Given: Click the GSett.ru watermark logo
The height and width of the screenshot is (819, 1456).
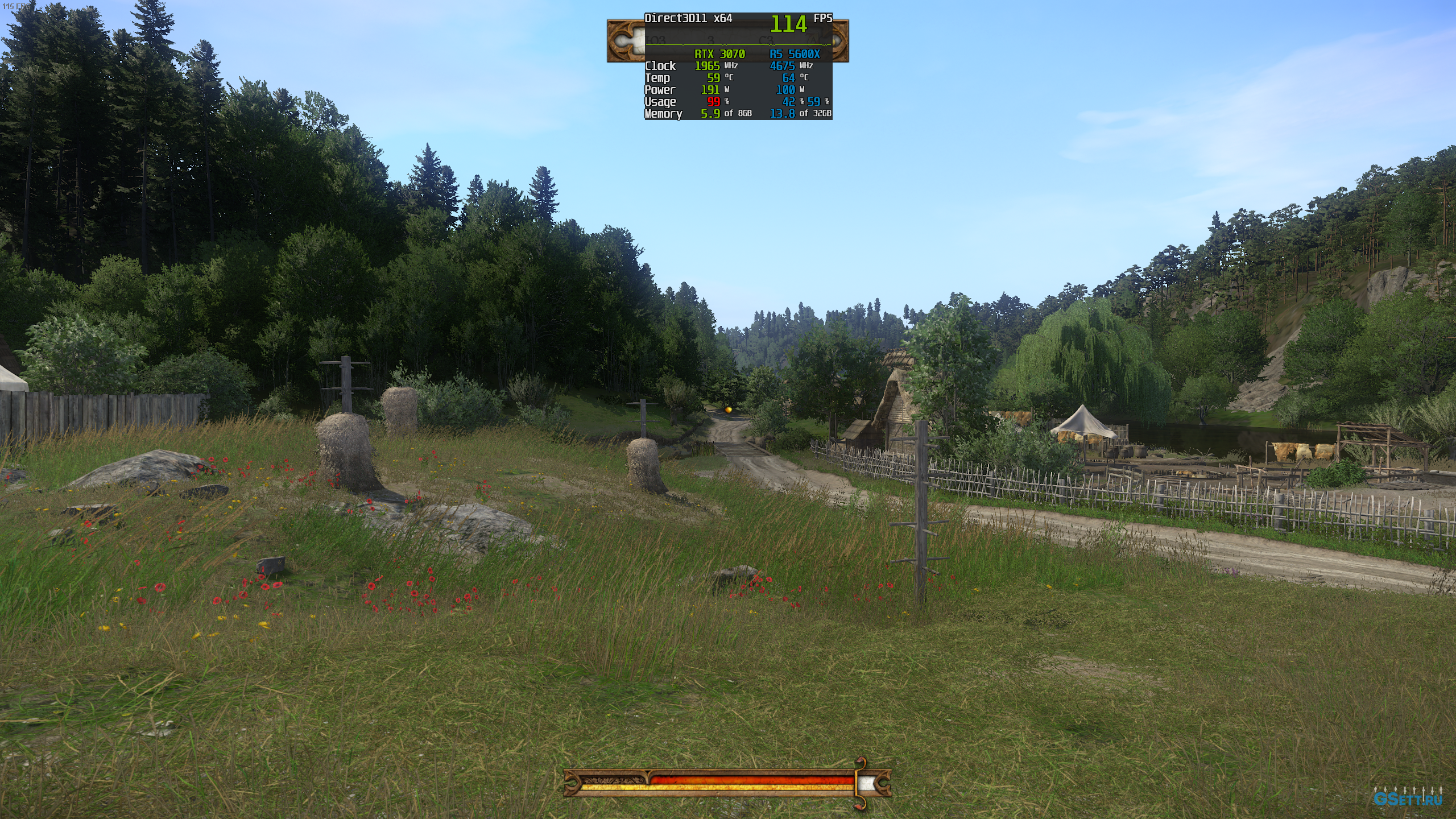Looking at the screenshot, I should 1407,798.
